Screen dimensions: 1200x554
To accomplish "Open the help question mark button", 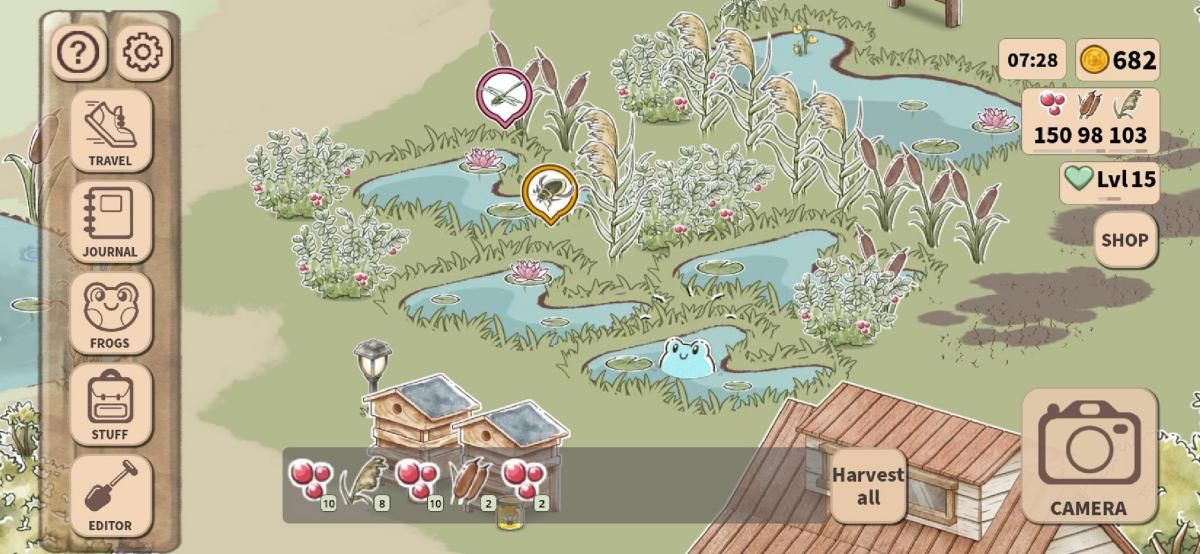I will pos(79,53).
